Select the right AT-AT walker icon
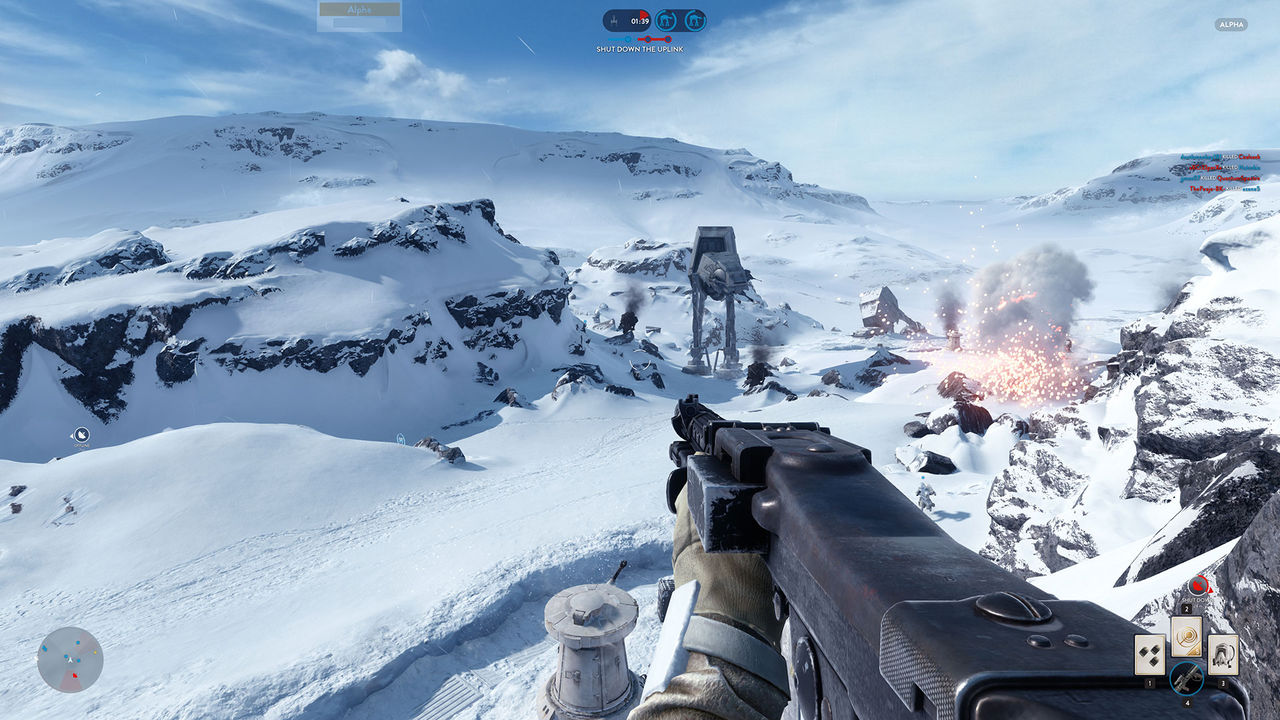This screenshot has height=720, width=1280. (x=696, y=19)
